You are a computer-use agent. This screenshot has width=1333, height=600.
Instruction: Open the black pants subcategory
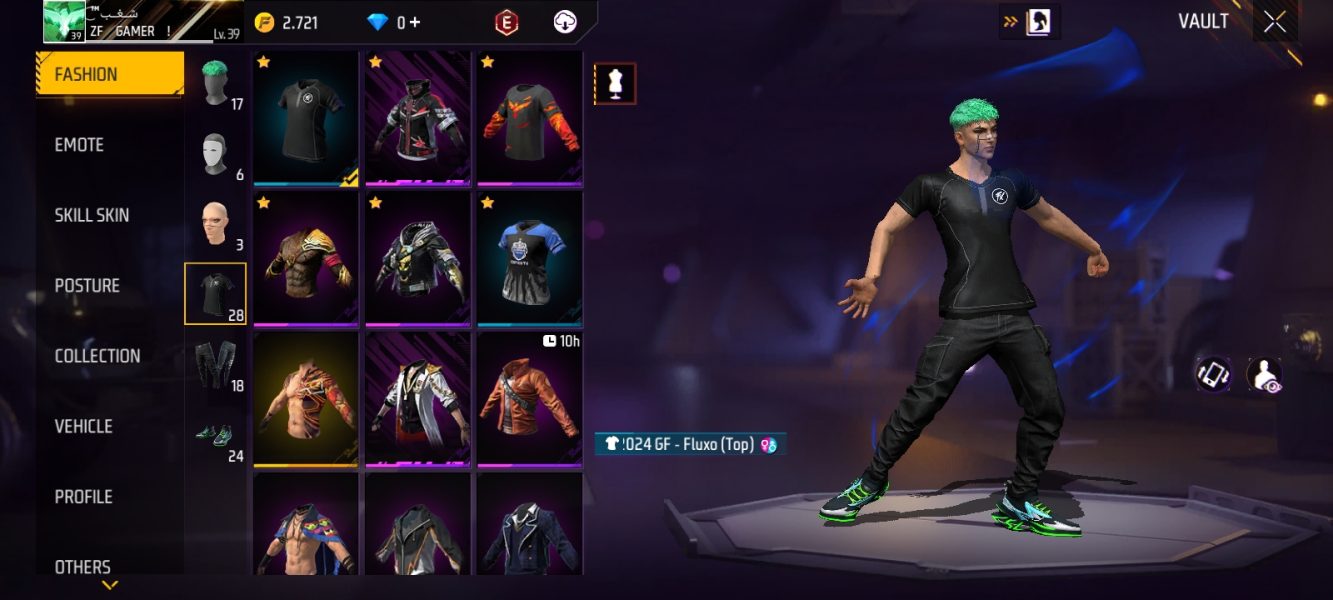click(x=215, y=364)
